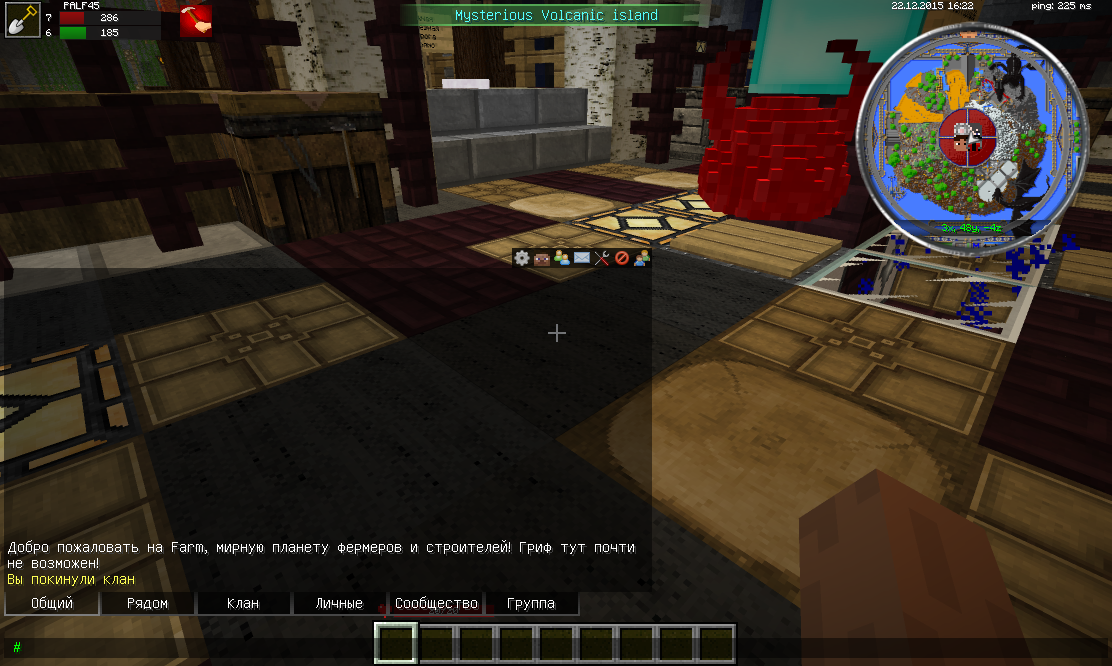Image resolution: width=1112 pixels, height=666 pixels.
Task: Click the Mysterious Volcanic island location banner
Action: coord(556,15)
